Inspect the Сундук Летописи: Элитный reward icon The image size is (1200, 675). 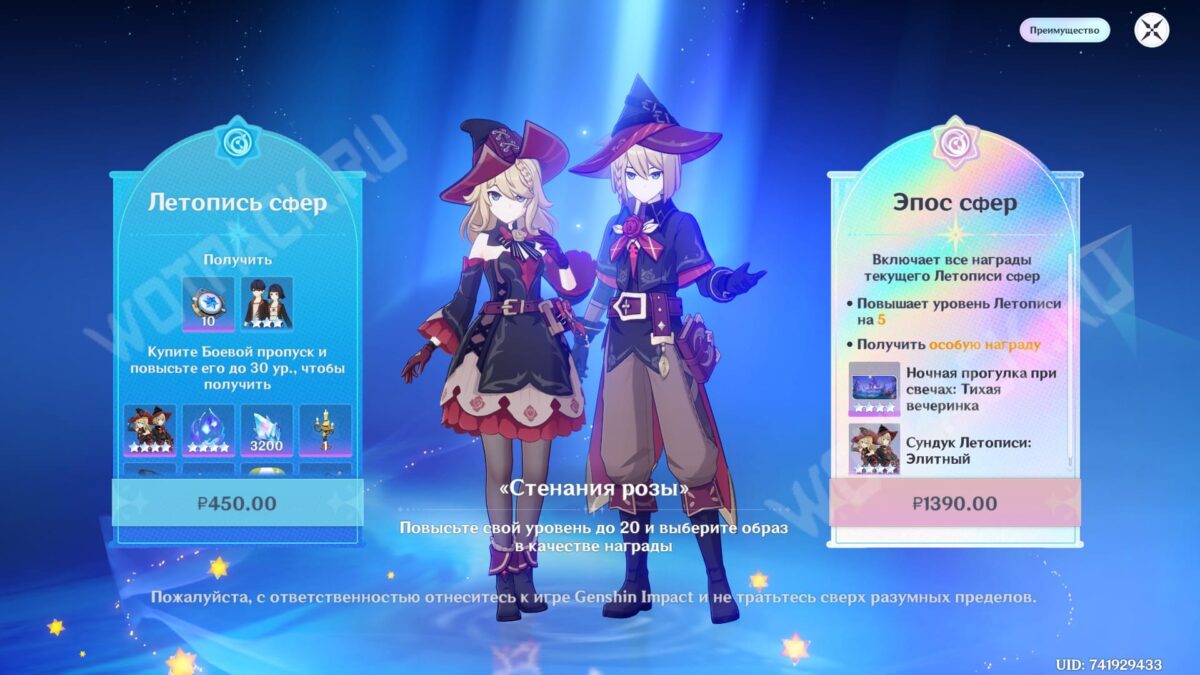click(x=874, y=448)
